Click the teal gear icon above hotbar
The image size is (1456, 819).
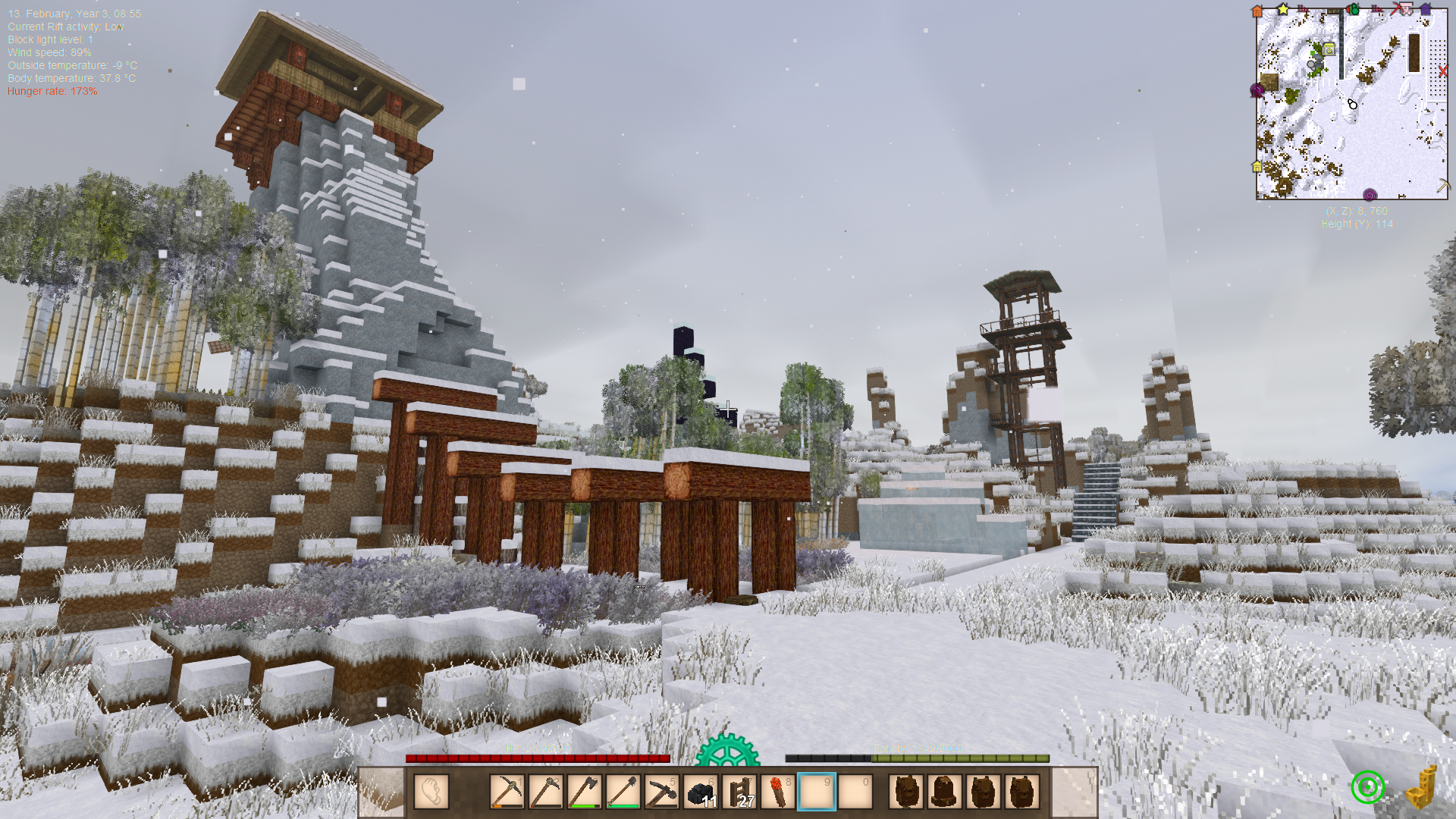tap(727, 751)
